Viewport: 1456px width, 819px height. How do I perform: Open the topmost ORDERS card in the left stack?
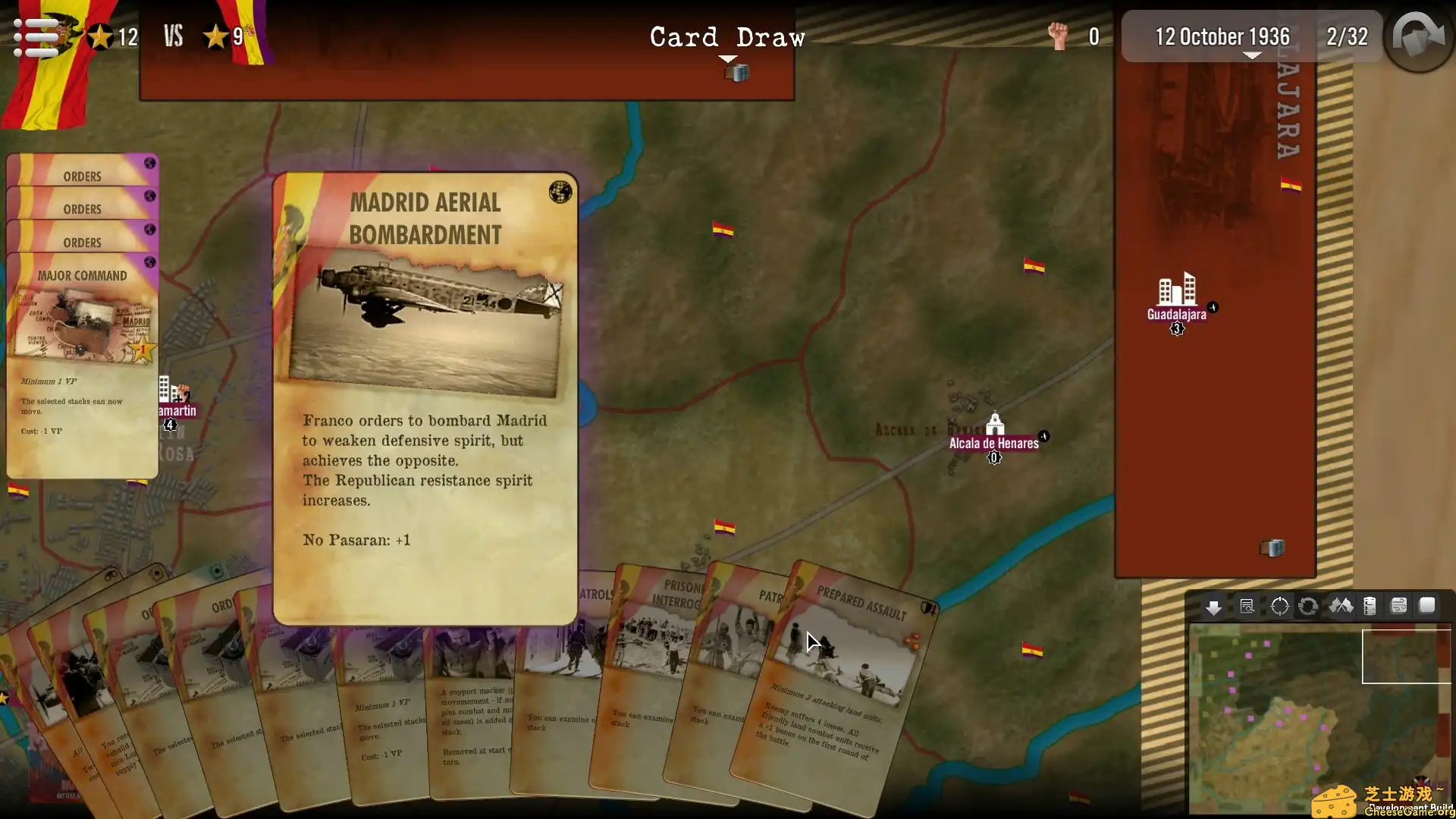point(81,176)
